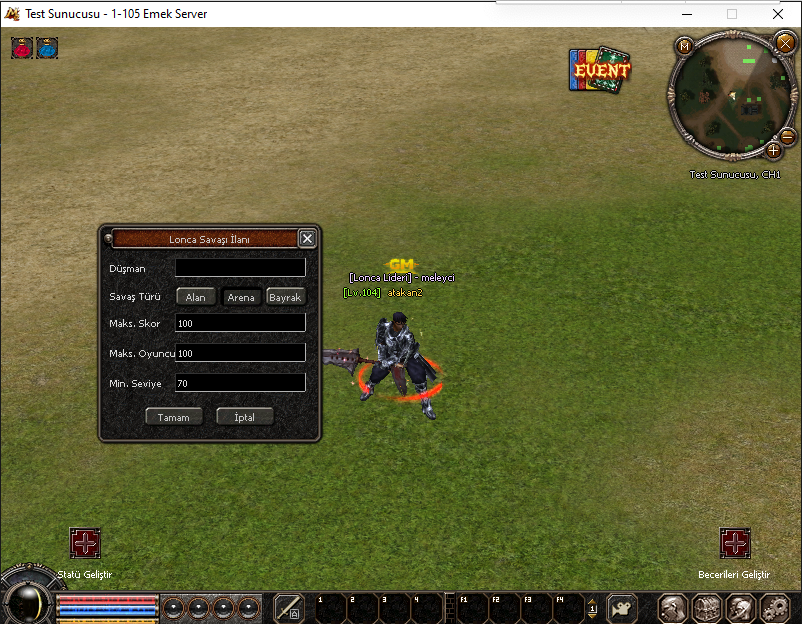Edit the Min. Seviye field
The width and height of the screenshot is (802, 624).
click(240, 383)
